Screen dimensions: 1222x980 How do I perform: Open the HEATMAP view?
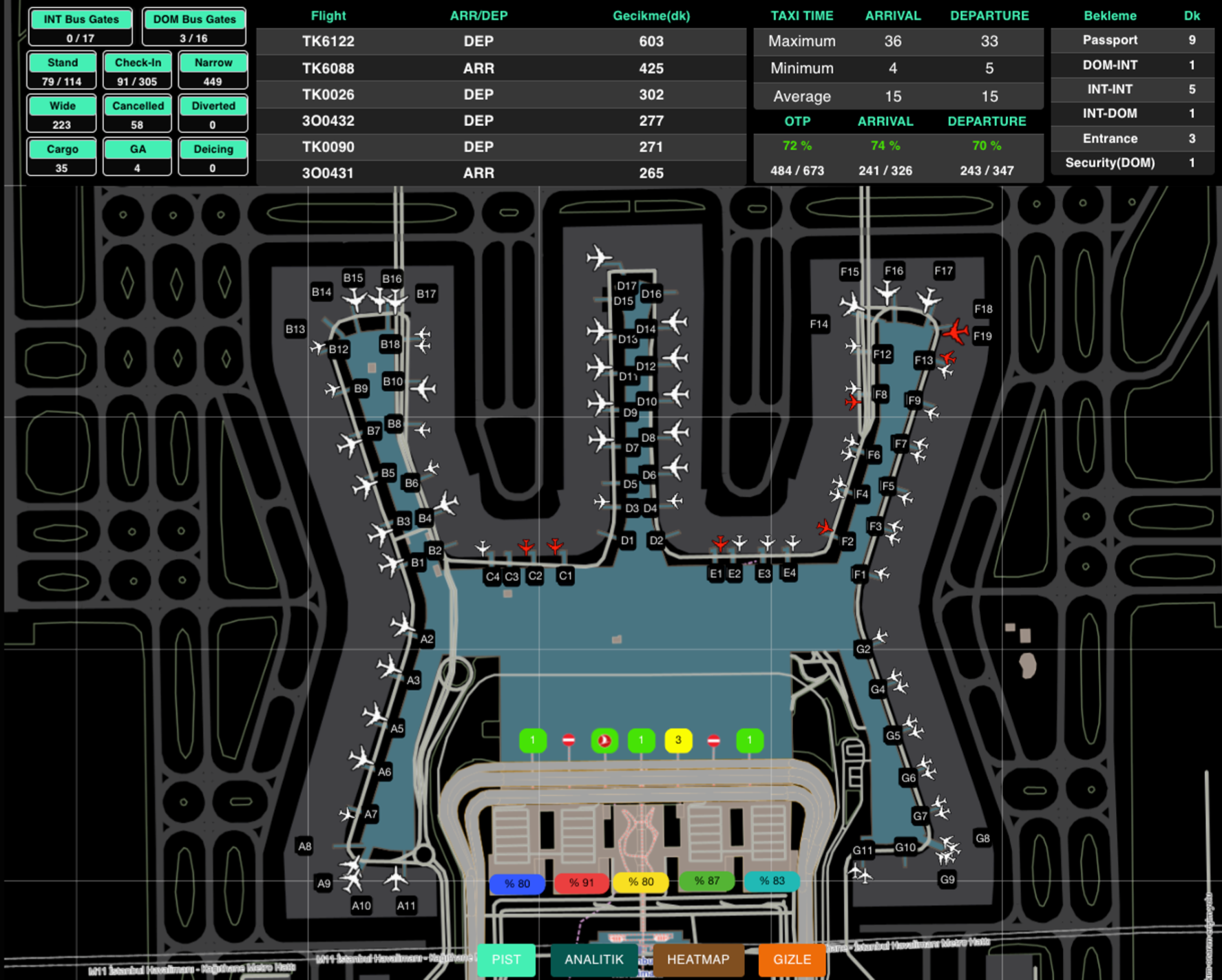click(697, 959)
